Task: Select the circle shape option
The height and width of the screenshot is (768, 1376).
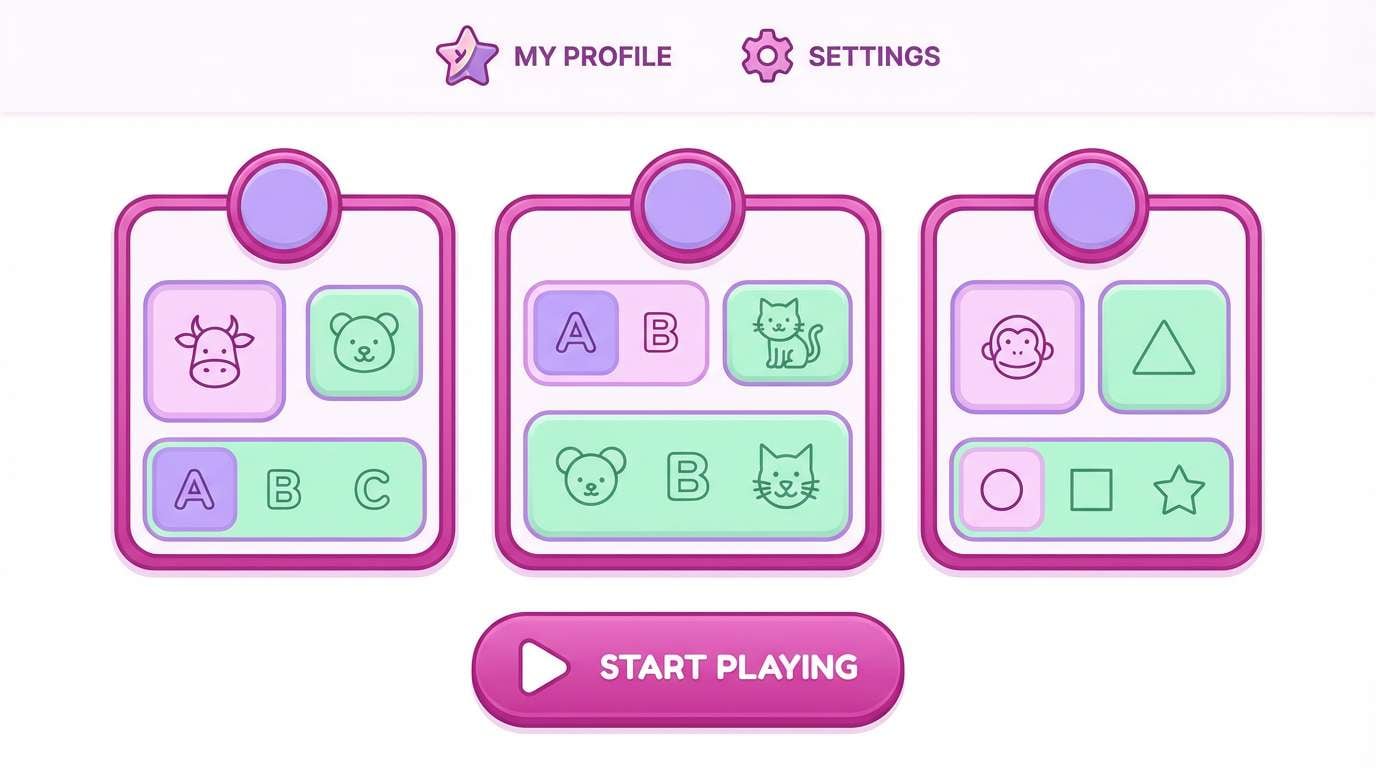Action: [x=1004, y=488]
